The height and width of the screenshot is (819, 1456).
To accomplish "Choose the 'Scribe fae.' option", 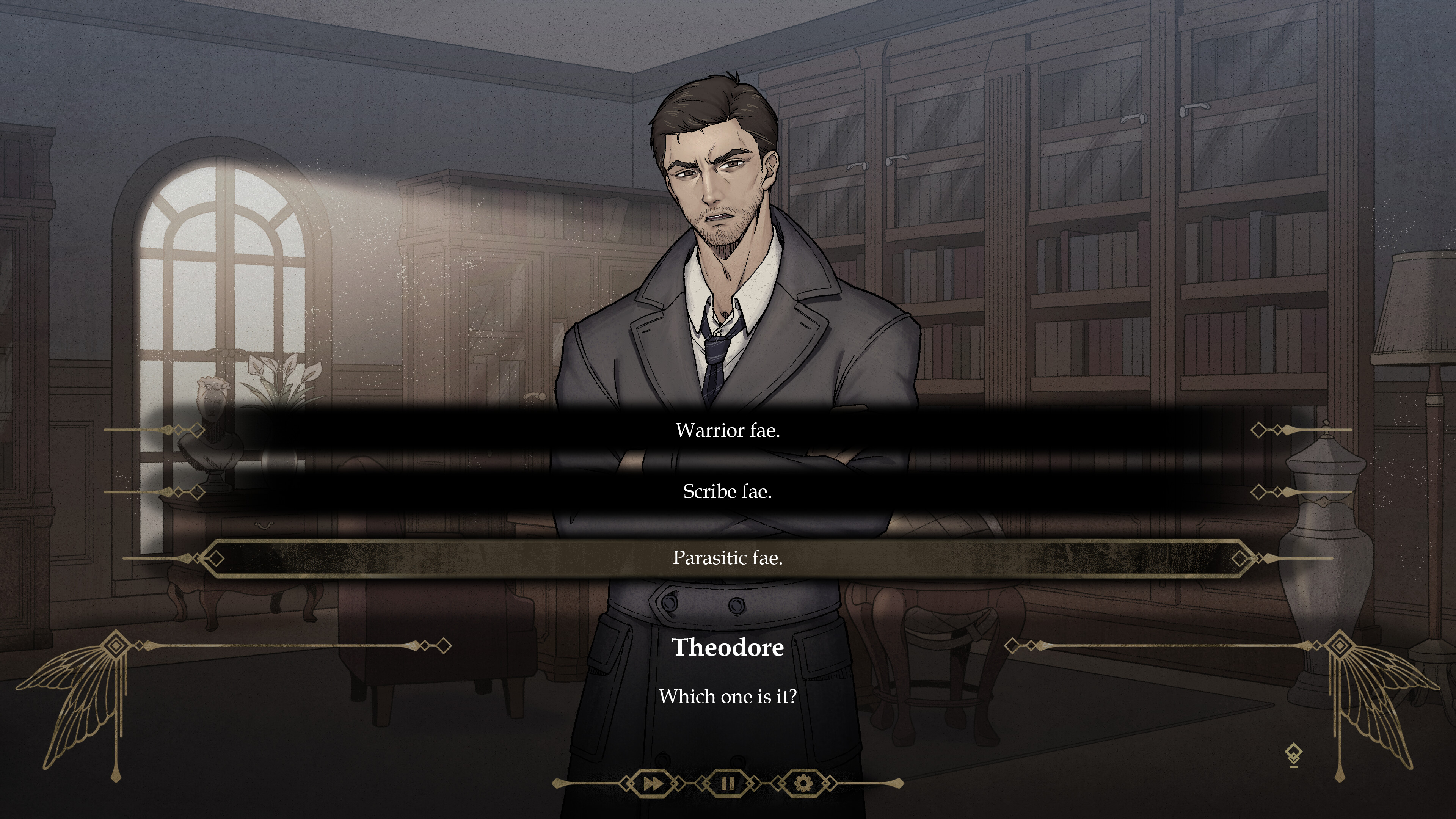I will click(728, 492).
